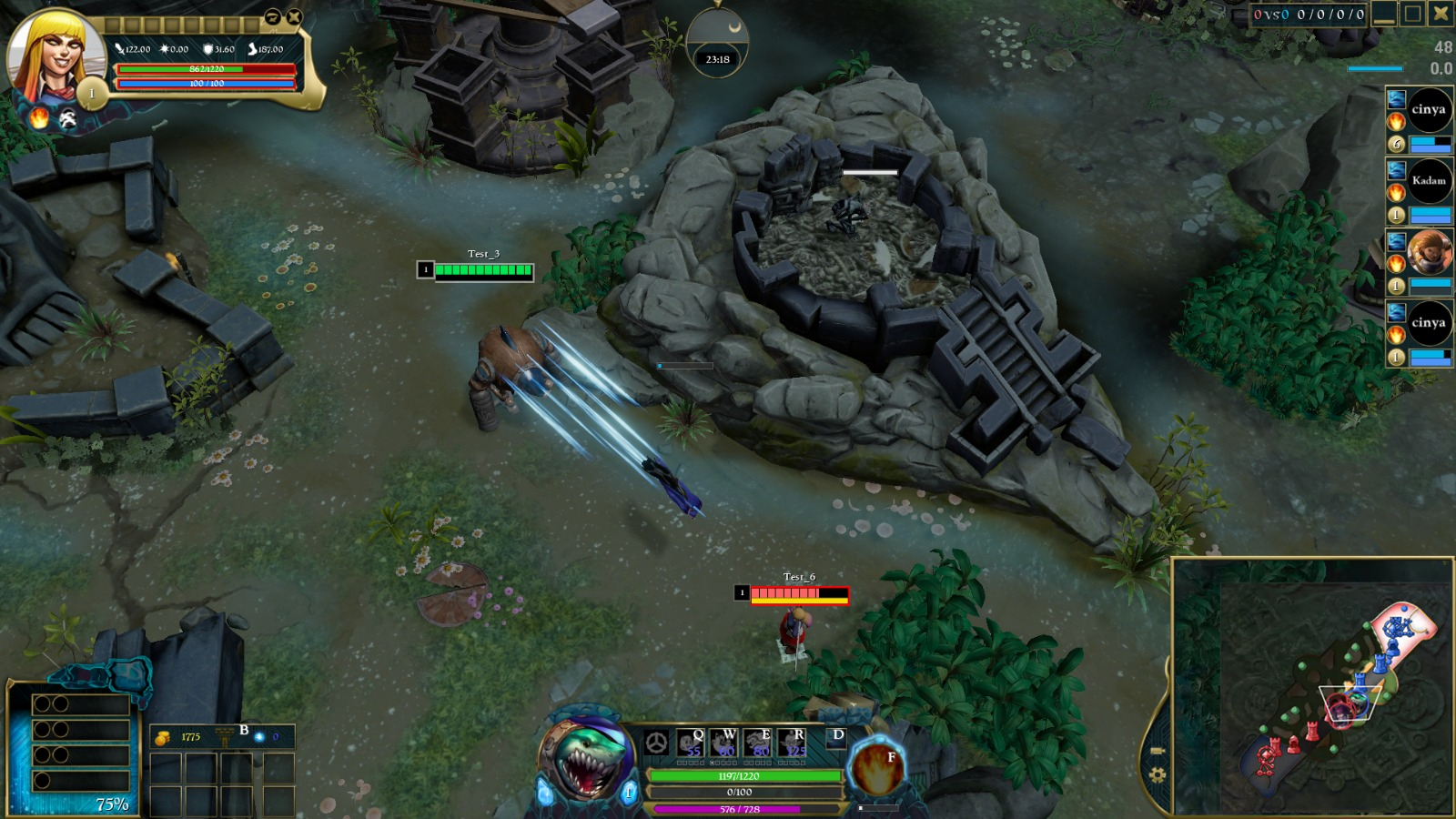1456x819 pixels.
Task: Click the swap icon on the target panel
Action: [x=272, y=17]
